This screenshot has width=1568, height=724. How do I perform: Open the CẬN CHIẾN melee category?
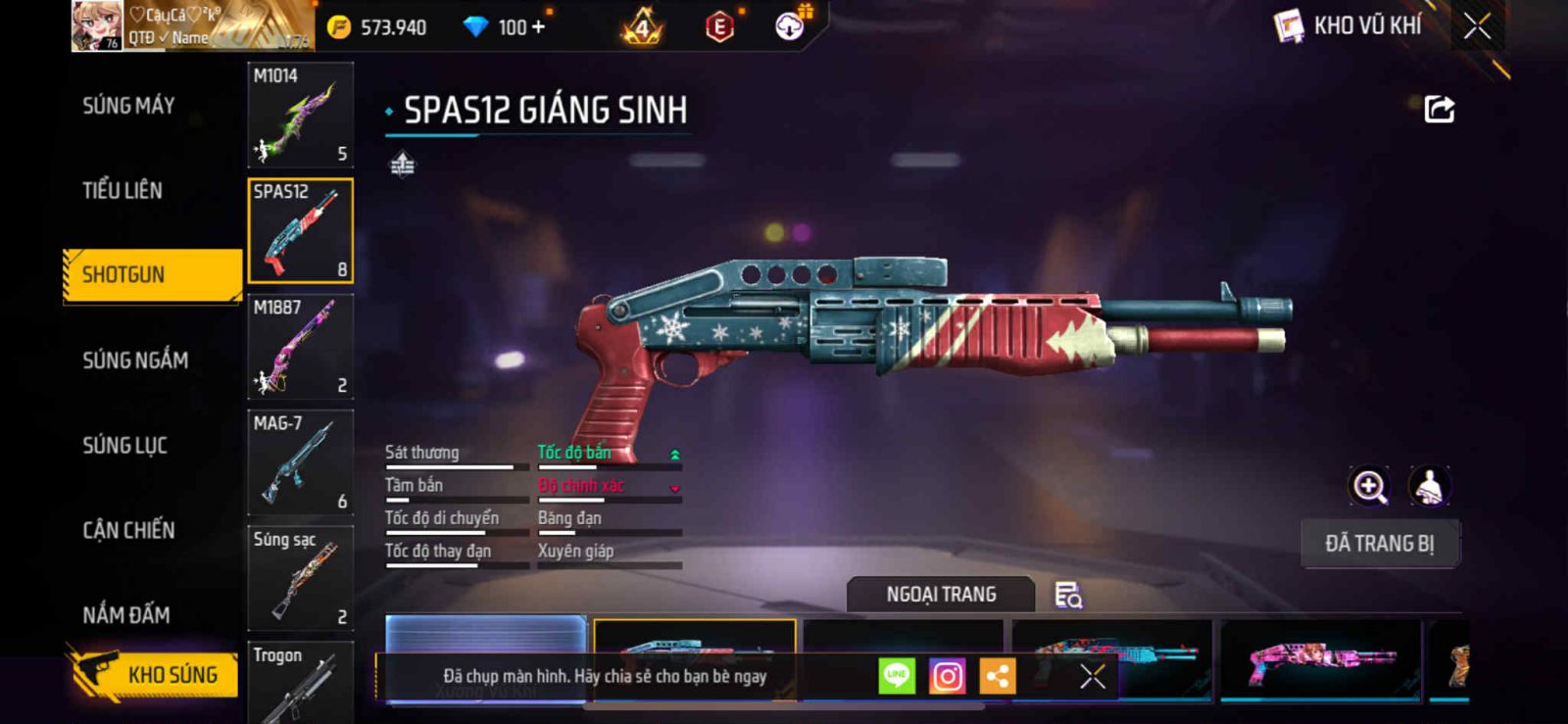(x=128, y=531)
